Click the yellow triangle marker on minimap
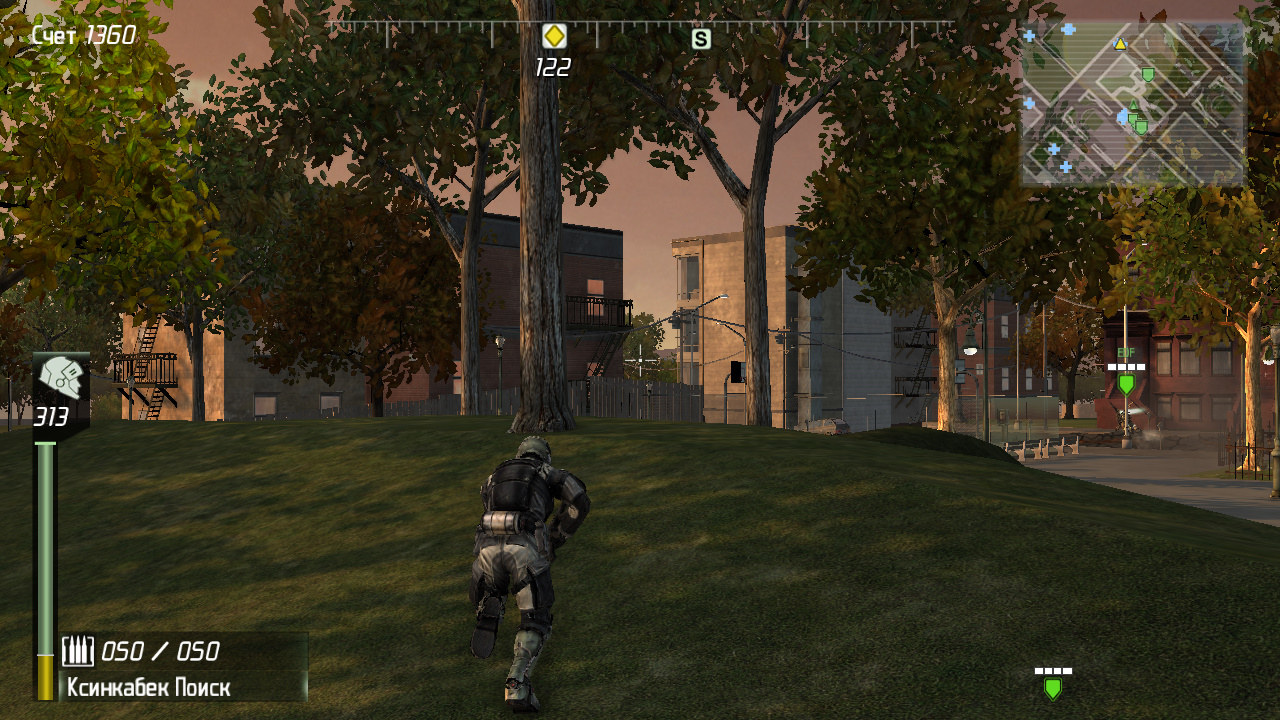 tap(1120, 44)
